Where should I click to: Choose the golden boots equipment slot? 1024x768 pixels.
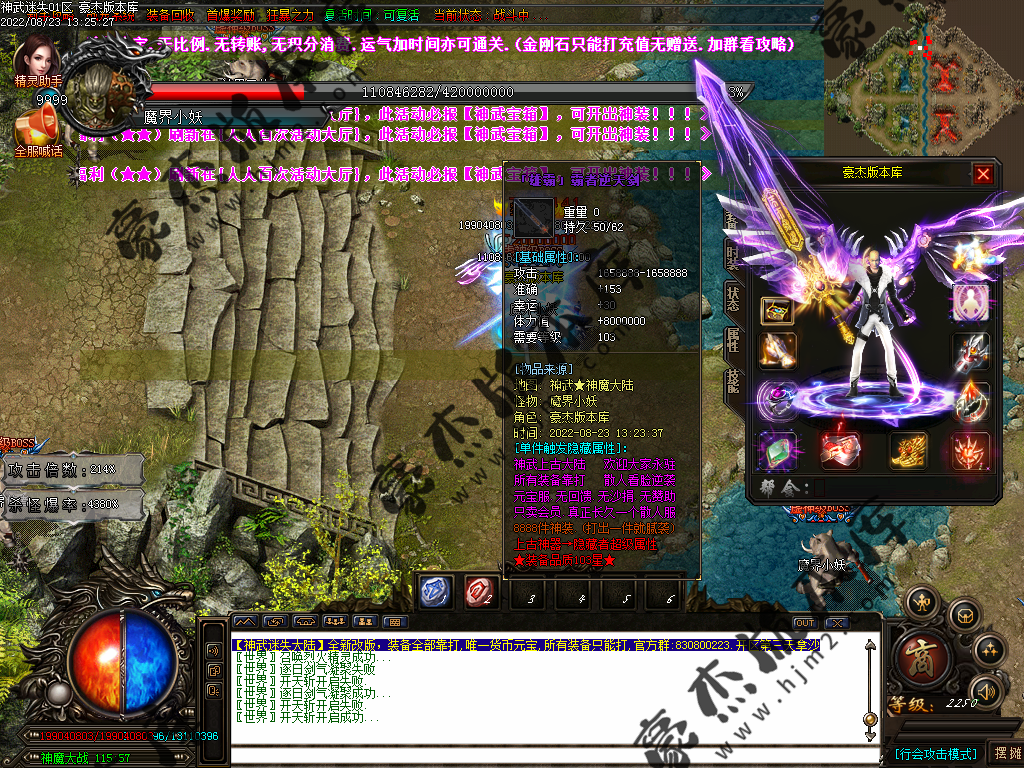909,450
